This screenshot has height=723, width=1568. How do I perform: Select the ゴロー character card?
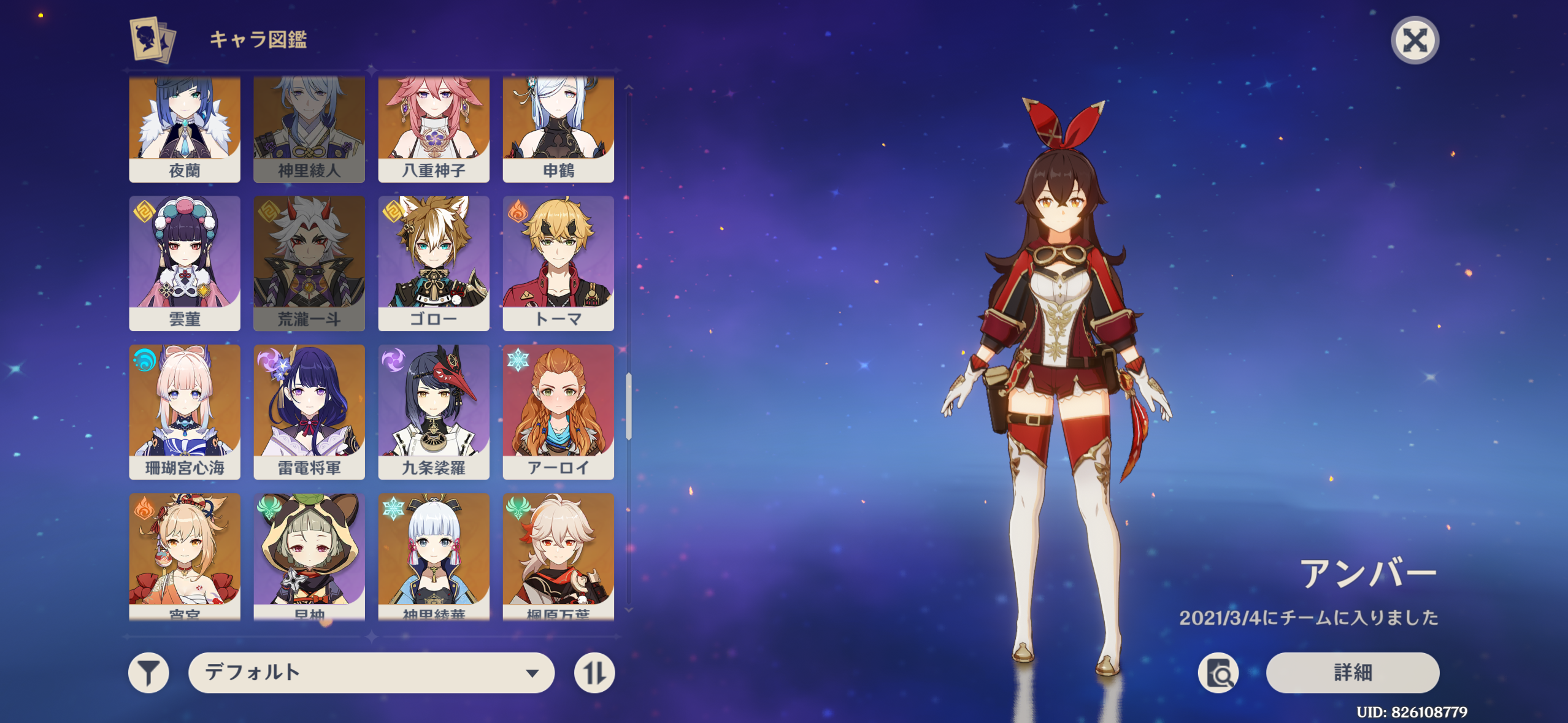click(434, 264)
